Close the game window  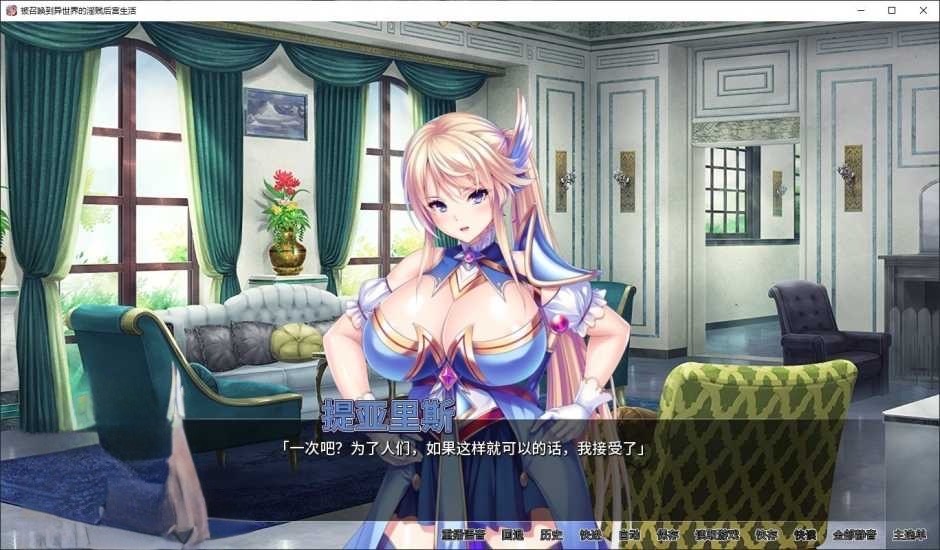click(x=920, y=10)
